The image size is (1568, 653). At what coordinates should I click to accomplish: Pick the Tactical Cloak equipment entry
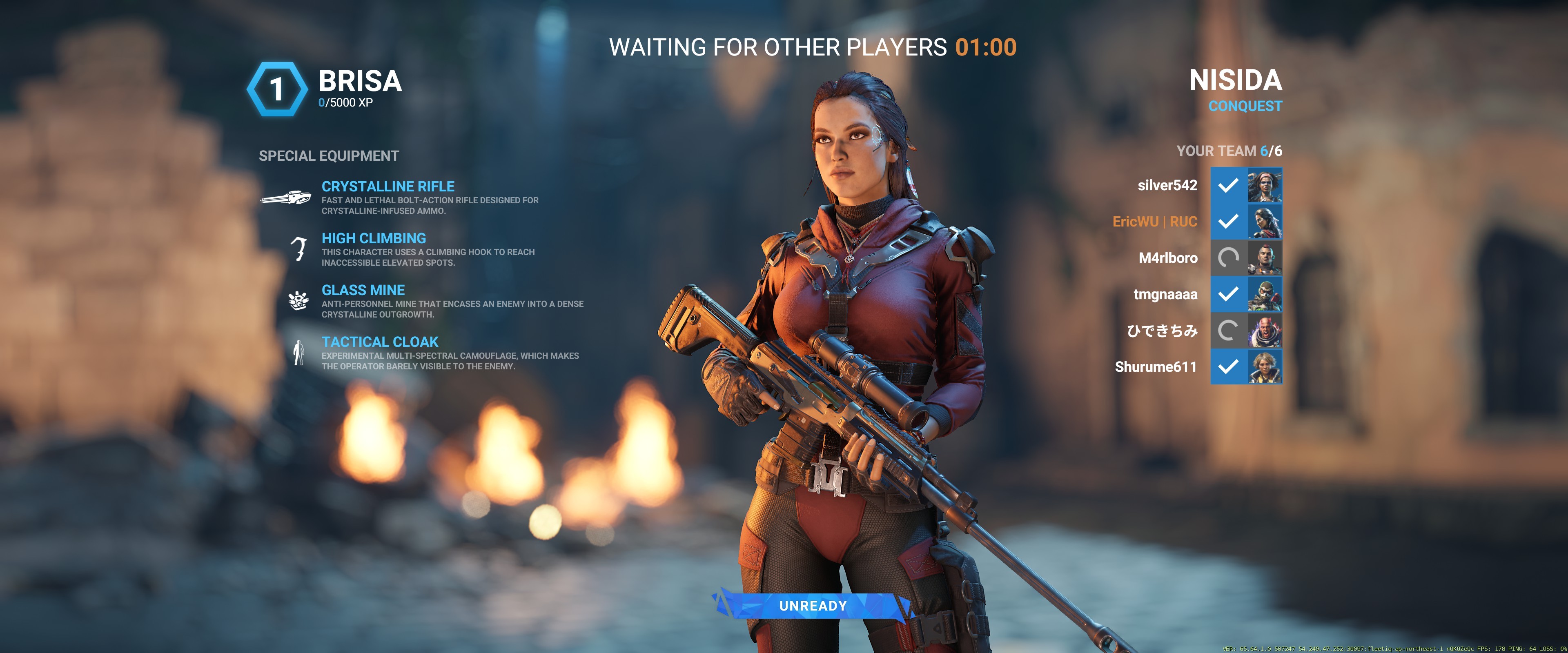point(380,342)
